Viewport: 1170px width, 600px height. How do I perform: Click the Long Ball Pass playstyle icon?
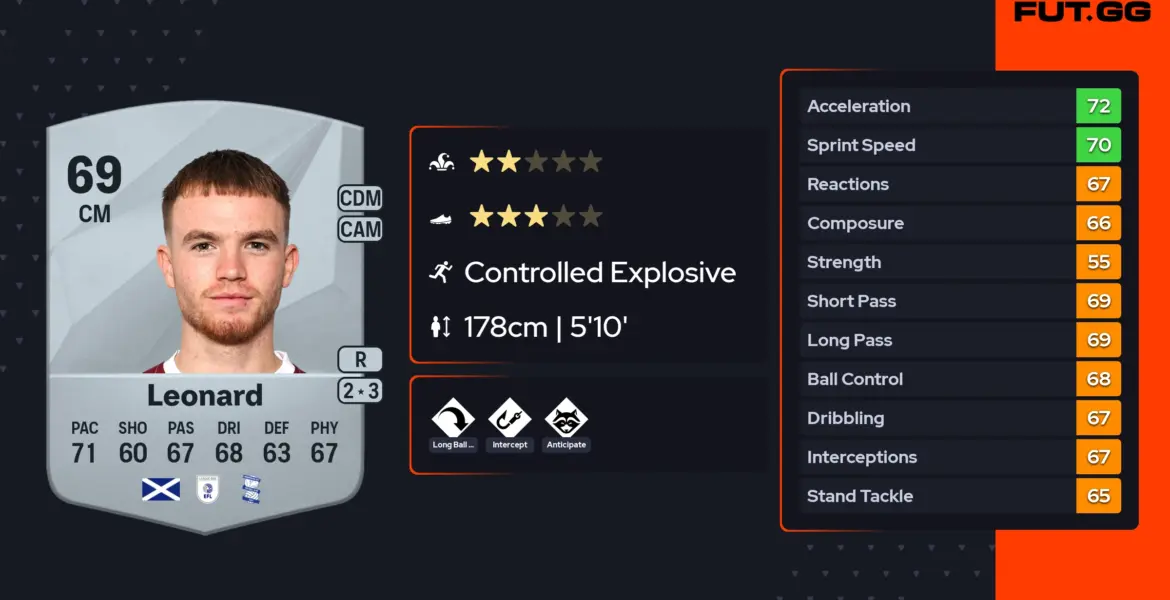pos(453,418)
